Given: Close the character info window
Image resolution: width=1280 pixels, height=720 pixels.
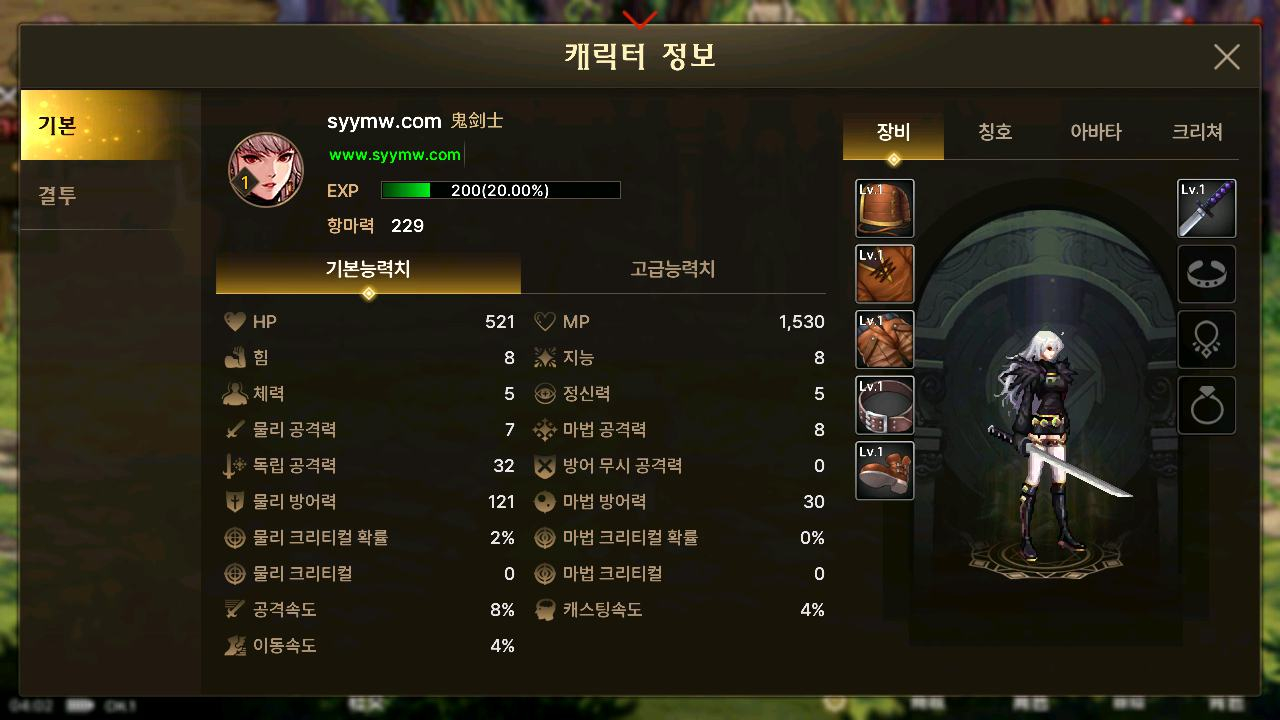Looking at the screenshot, I should pos(1226,57).
